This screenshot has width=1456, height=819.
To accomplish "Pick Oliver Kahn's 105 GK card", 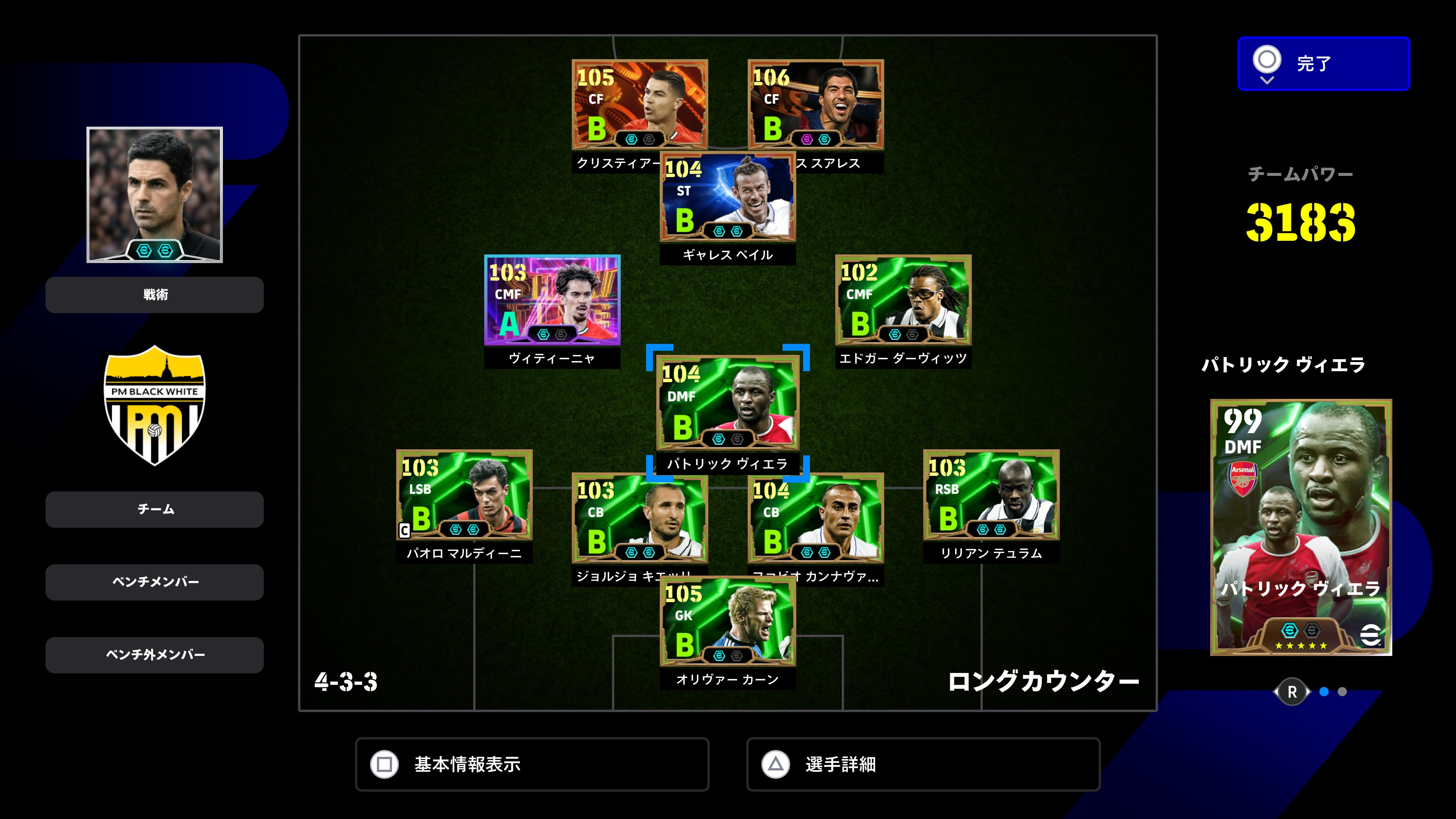I will tap(728, 621).
